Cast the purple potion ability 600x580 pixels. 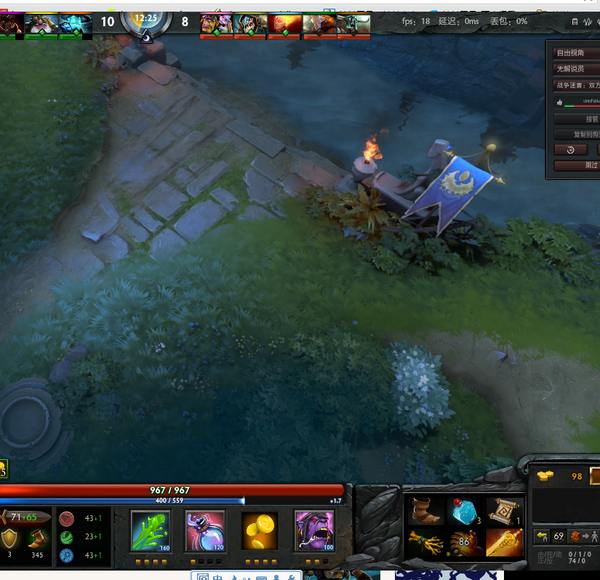[204, 530]
